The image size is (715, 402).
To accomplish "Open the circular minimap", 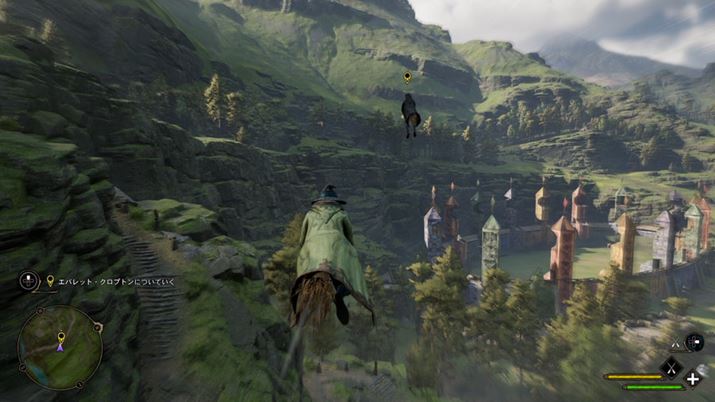I will click(x=60, y=347).
